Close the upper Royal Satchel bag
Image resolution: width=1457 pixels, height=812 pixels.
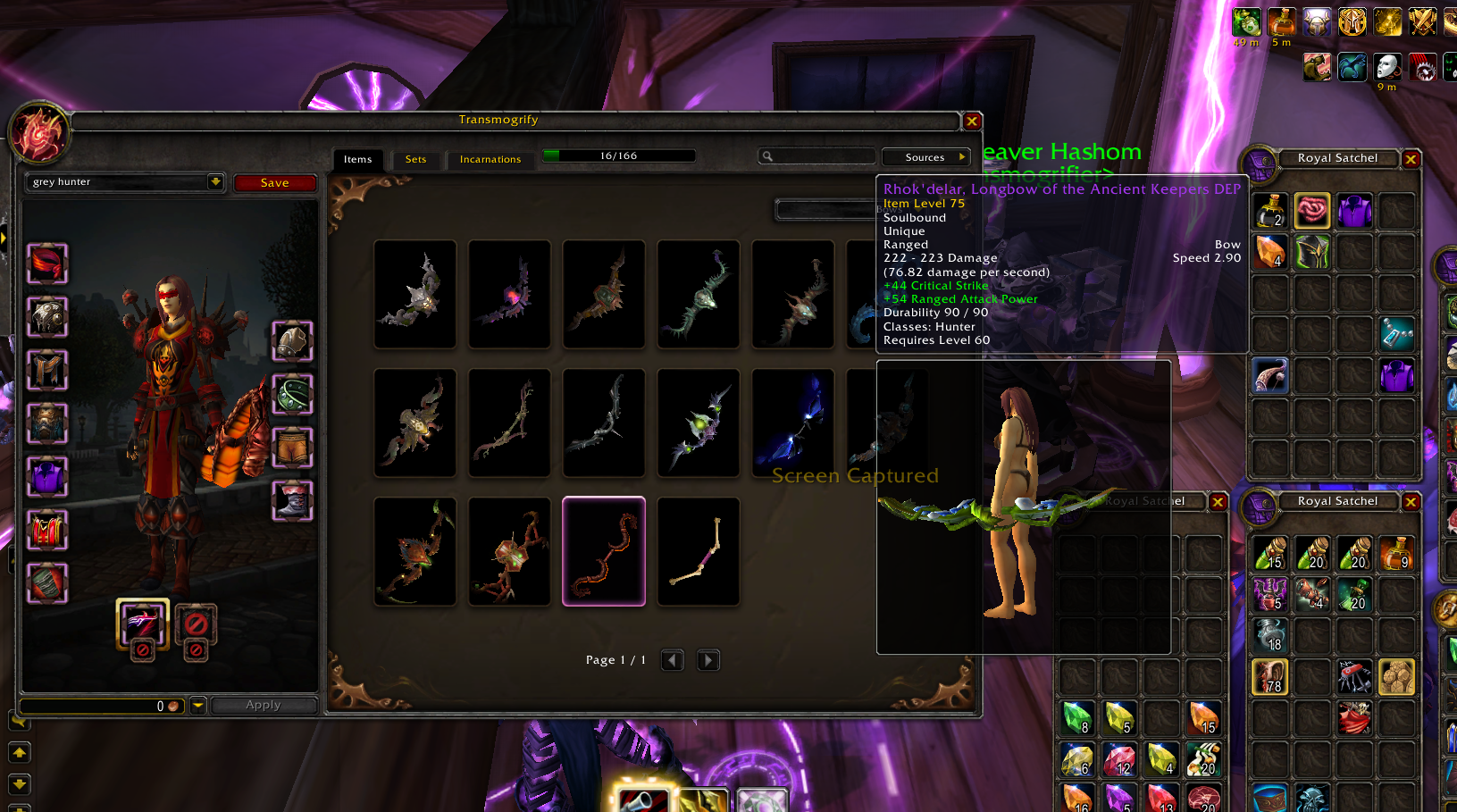point(1411,159)
